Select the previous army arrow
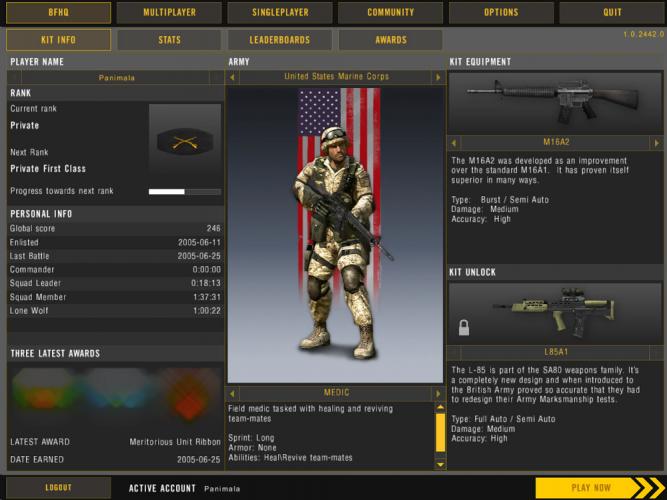The image size is (667, 500). pyautogui.click(x=234, y=77)
